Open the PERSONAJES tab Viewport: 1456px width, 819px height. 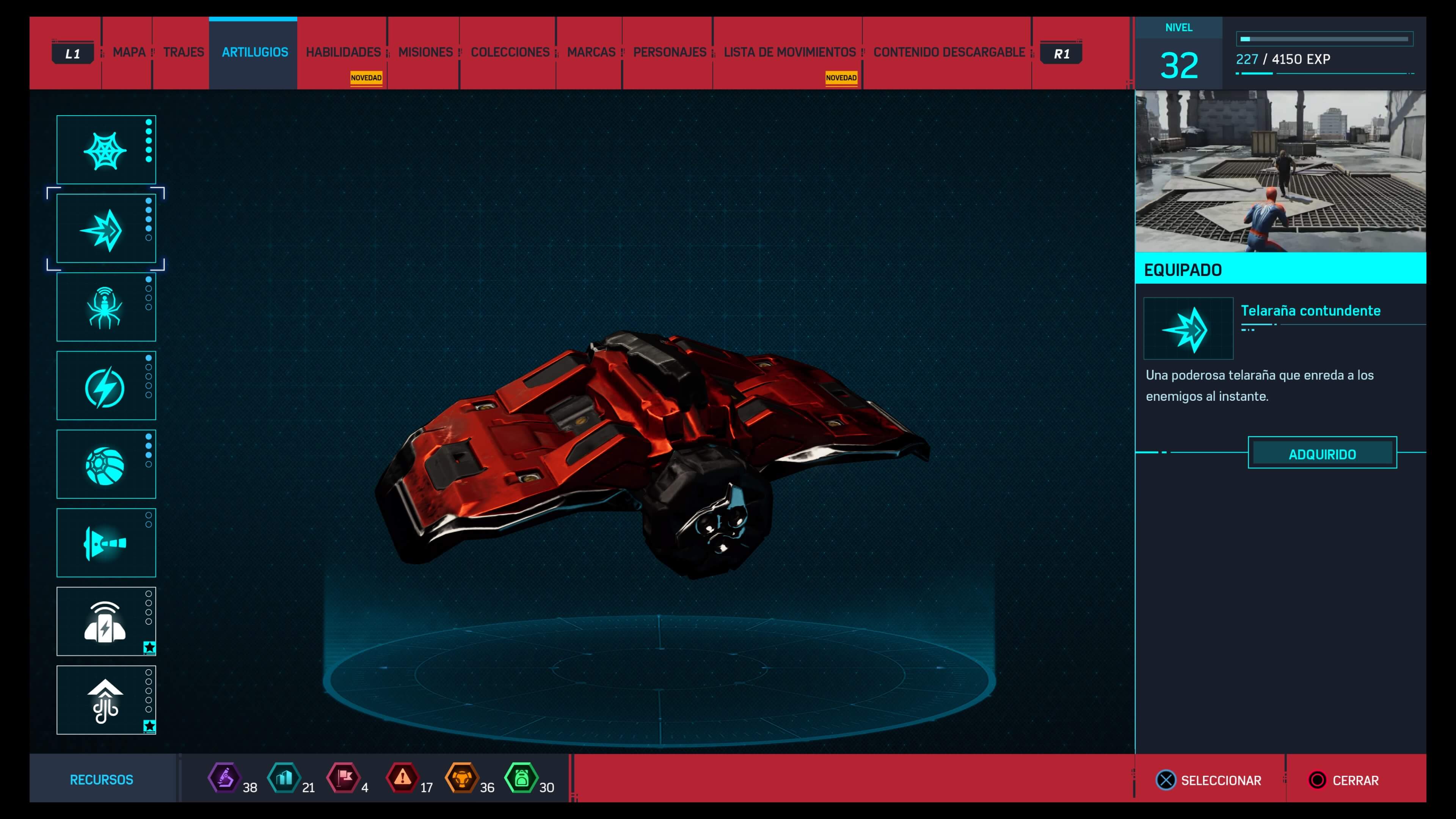pyautogui.click(x=669, y=53)
